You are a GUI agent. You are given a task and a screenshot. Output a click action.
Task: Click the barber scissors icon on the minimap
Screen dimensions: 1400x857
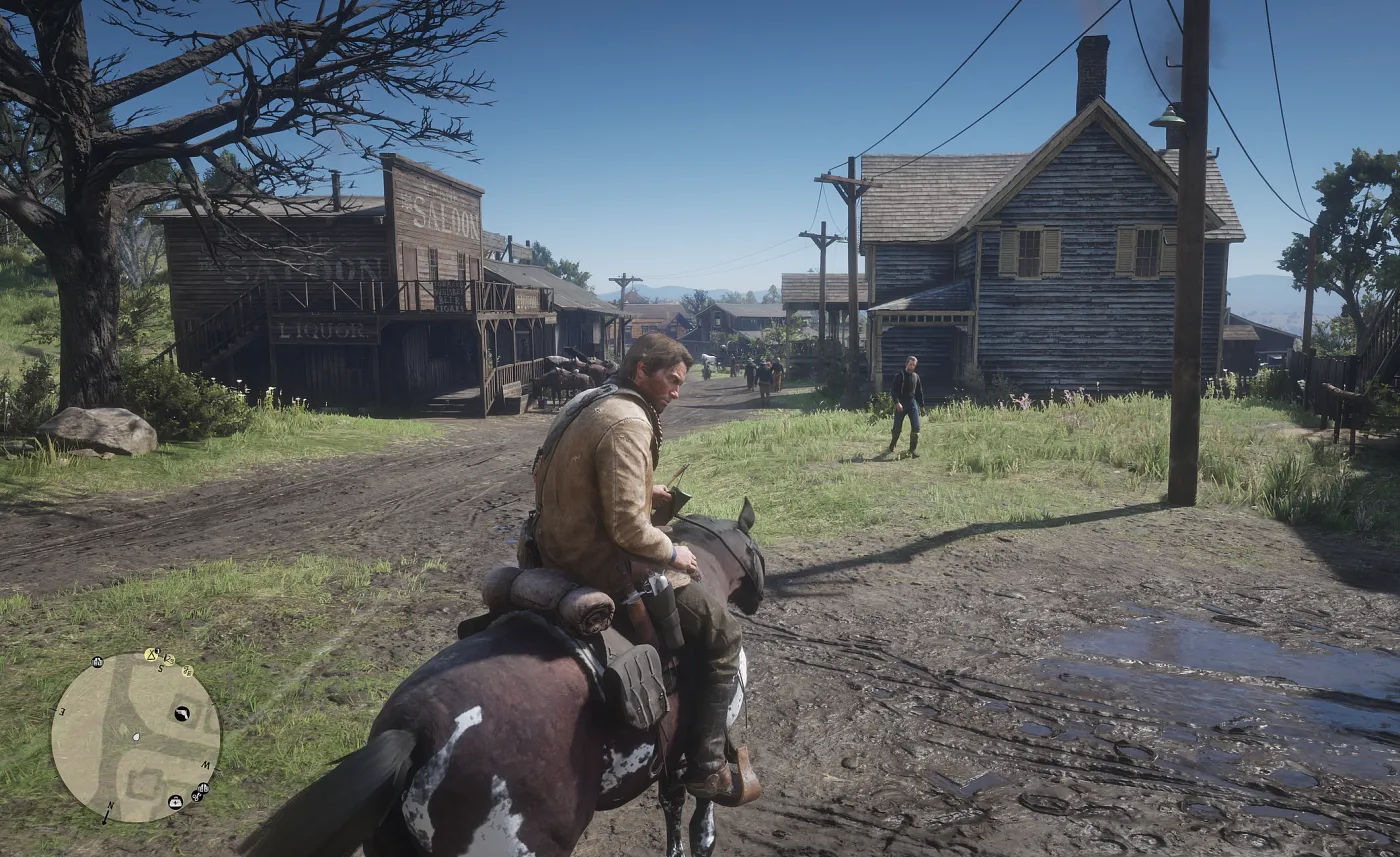197,797
